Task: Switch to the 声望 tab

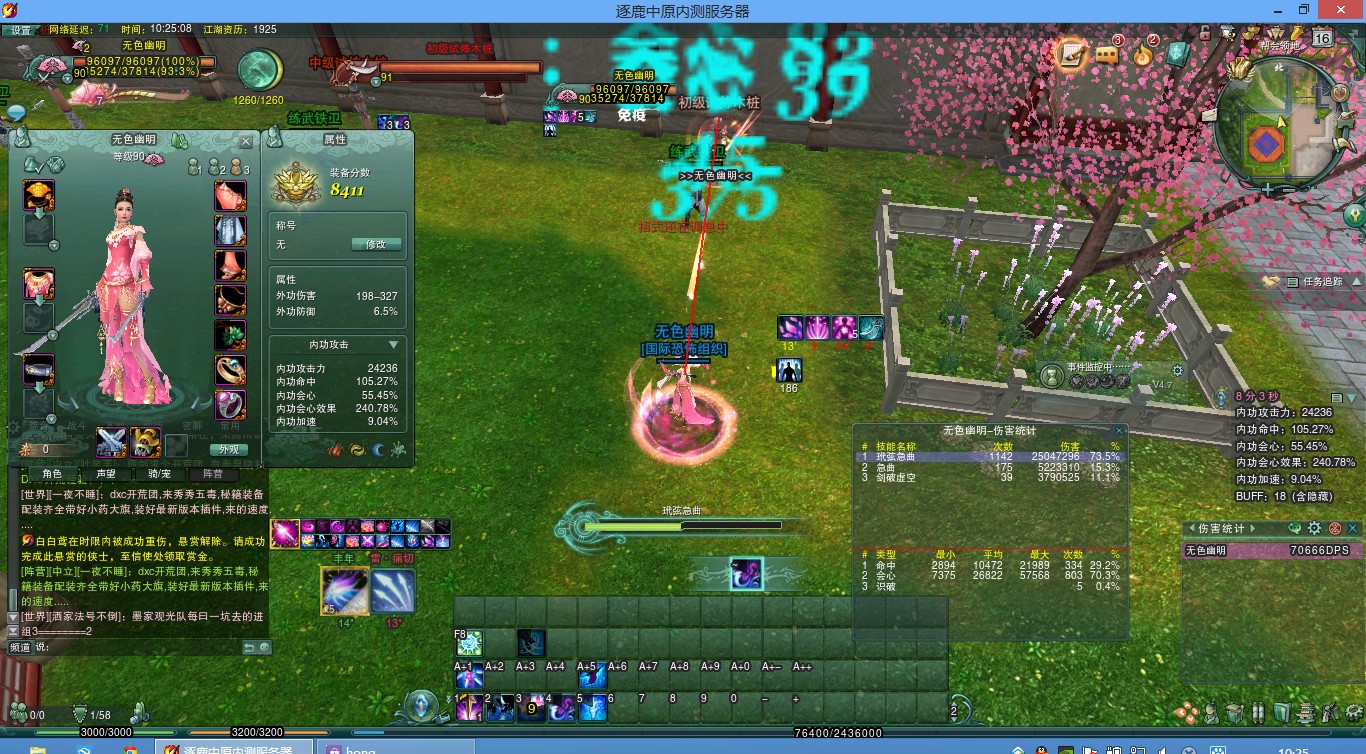Action: tap(105, 473)
